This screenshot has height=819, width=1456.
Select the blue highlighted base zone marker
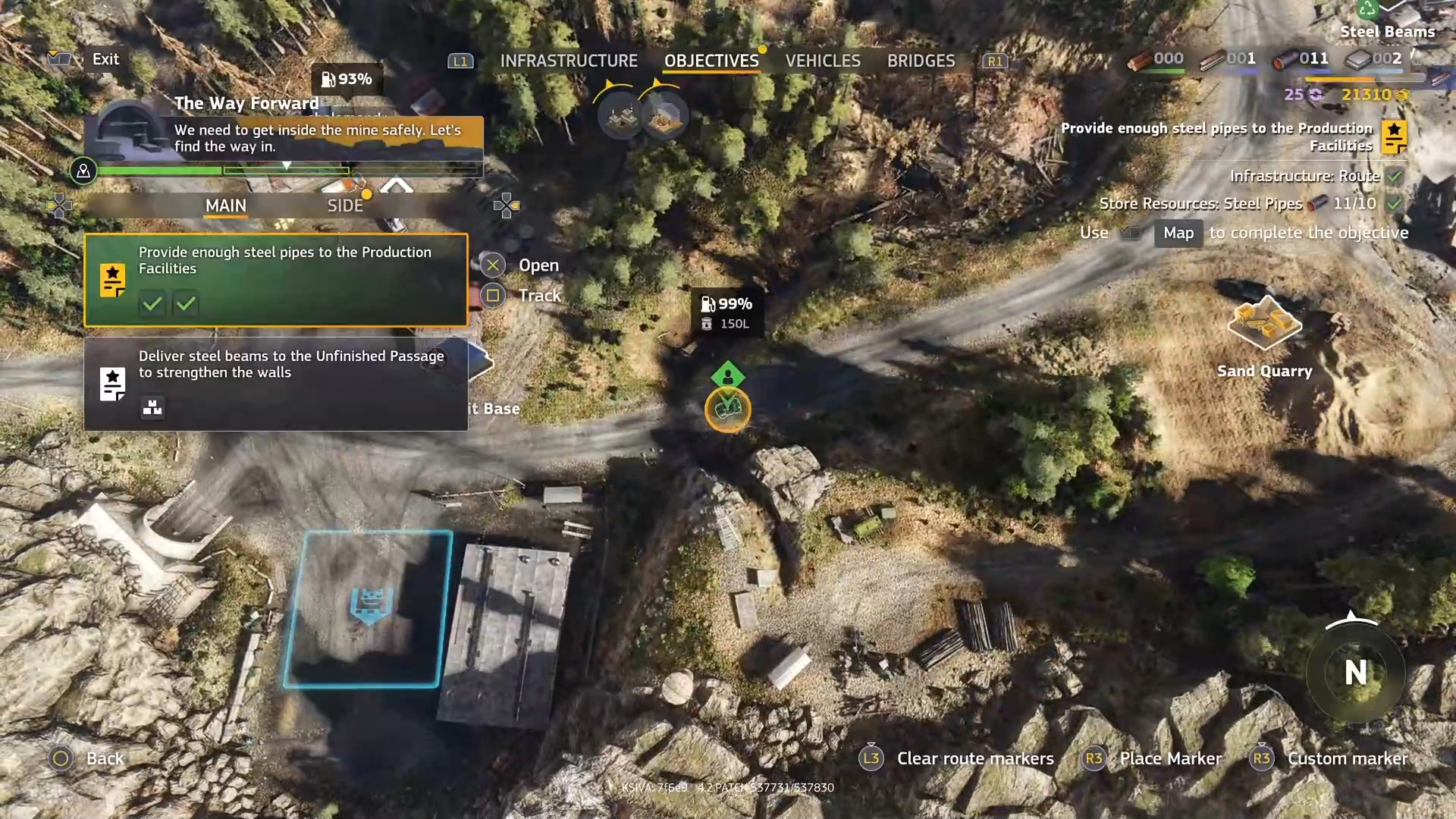(x=370, y=608)
